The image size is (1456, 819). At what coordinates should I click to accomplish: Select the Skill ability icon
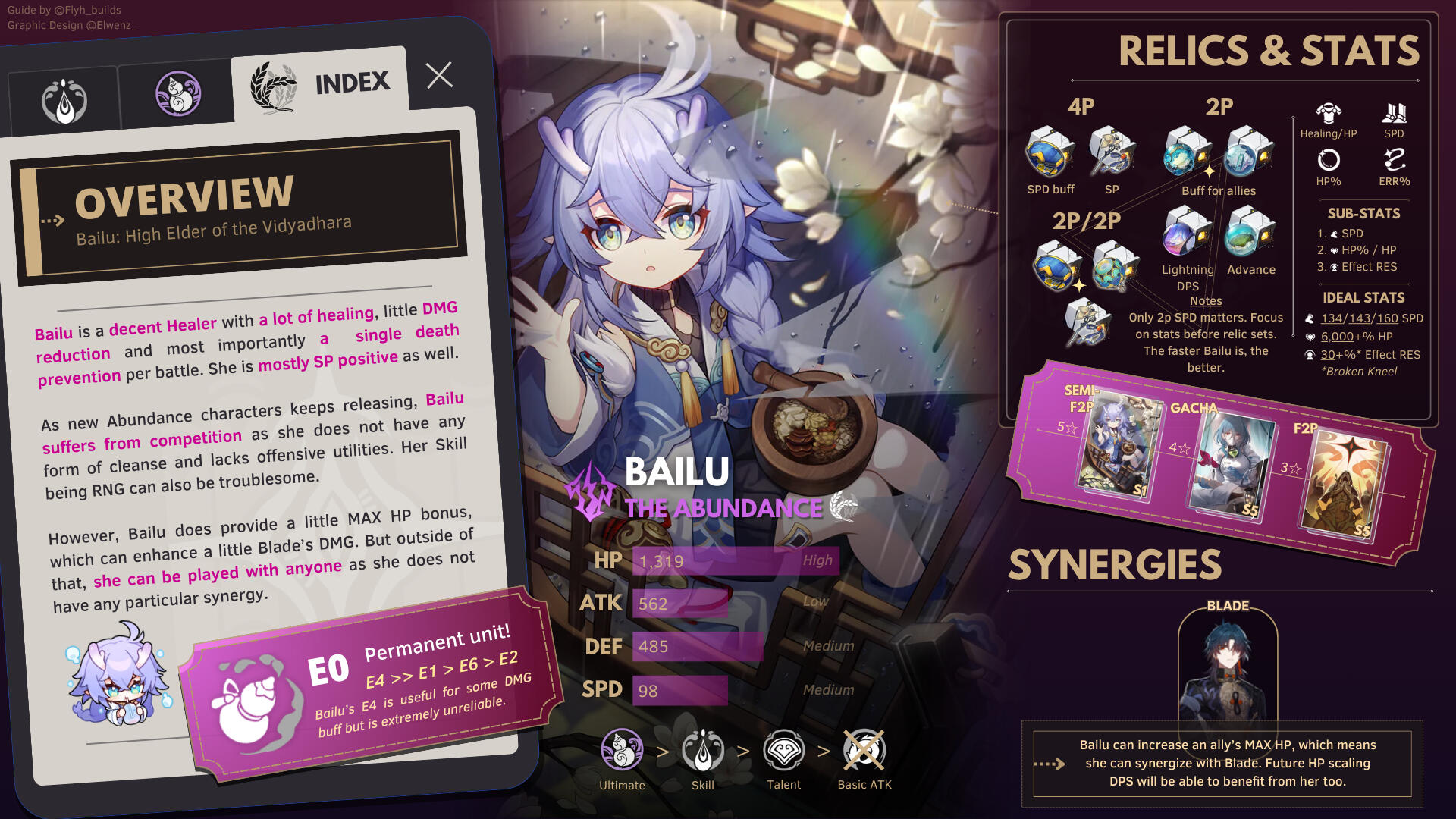click(x=703, y=750)
